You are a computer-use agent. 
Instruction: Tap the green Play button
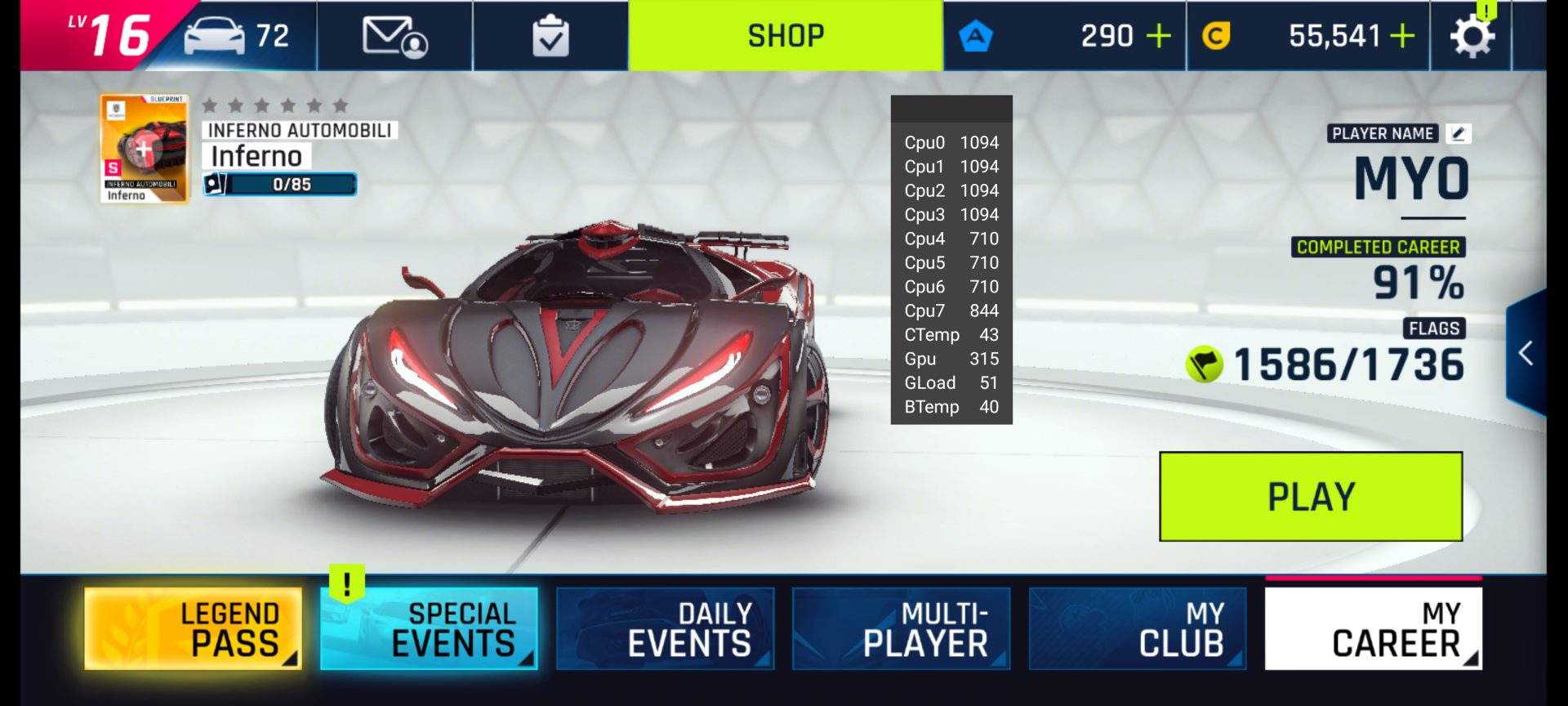coord(1310,496)
